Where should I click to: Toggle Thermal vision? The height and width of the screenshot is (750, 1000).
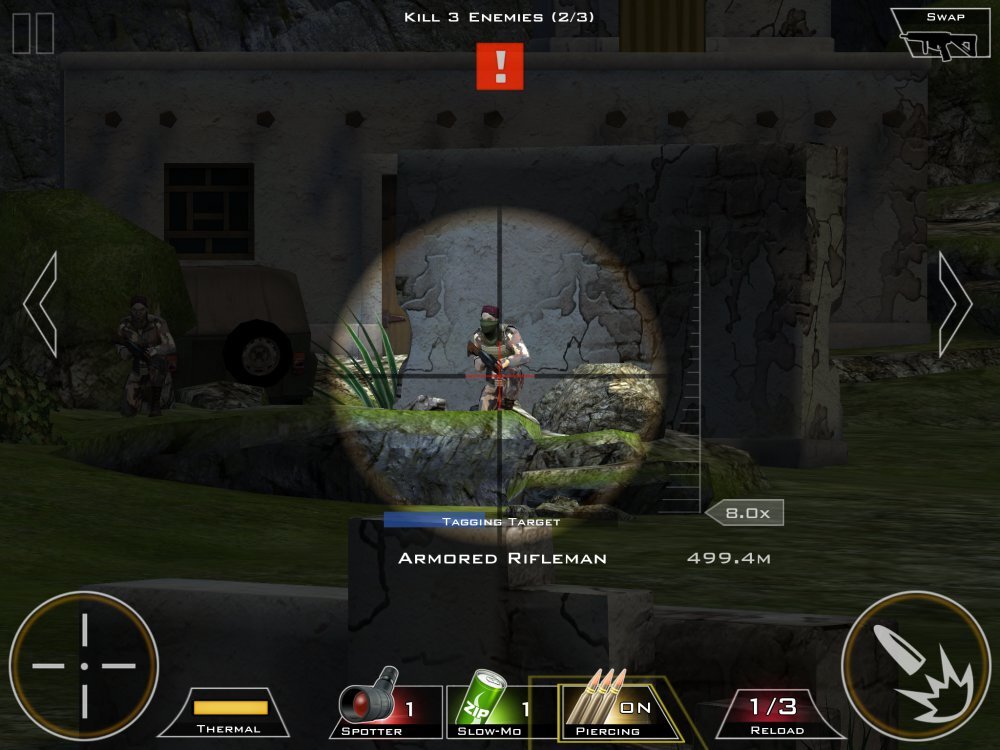tap(230, 713)
